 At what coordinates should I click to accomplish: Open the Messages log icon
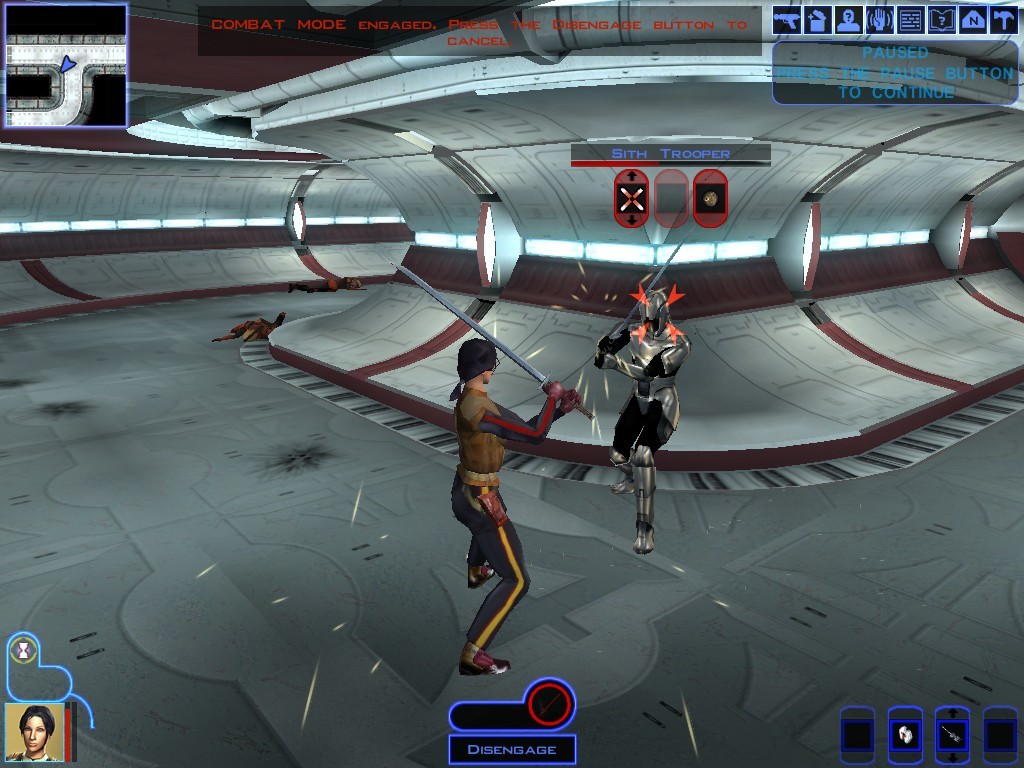click(x=911, y=20)
